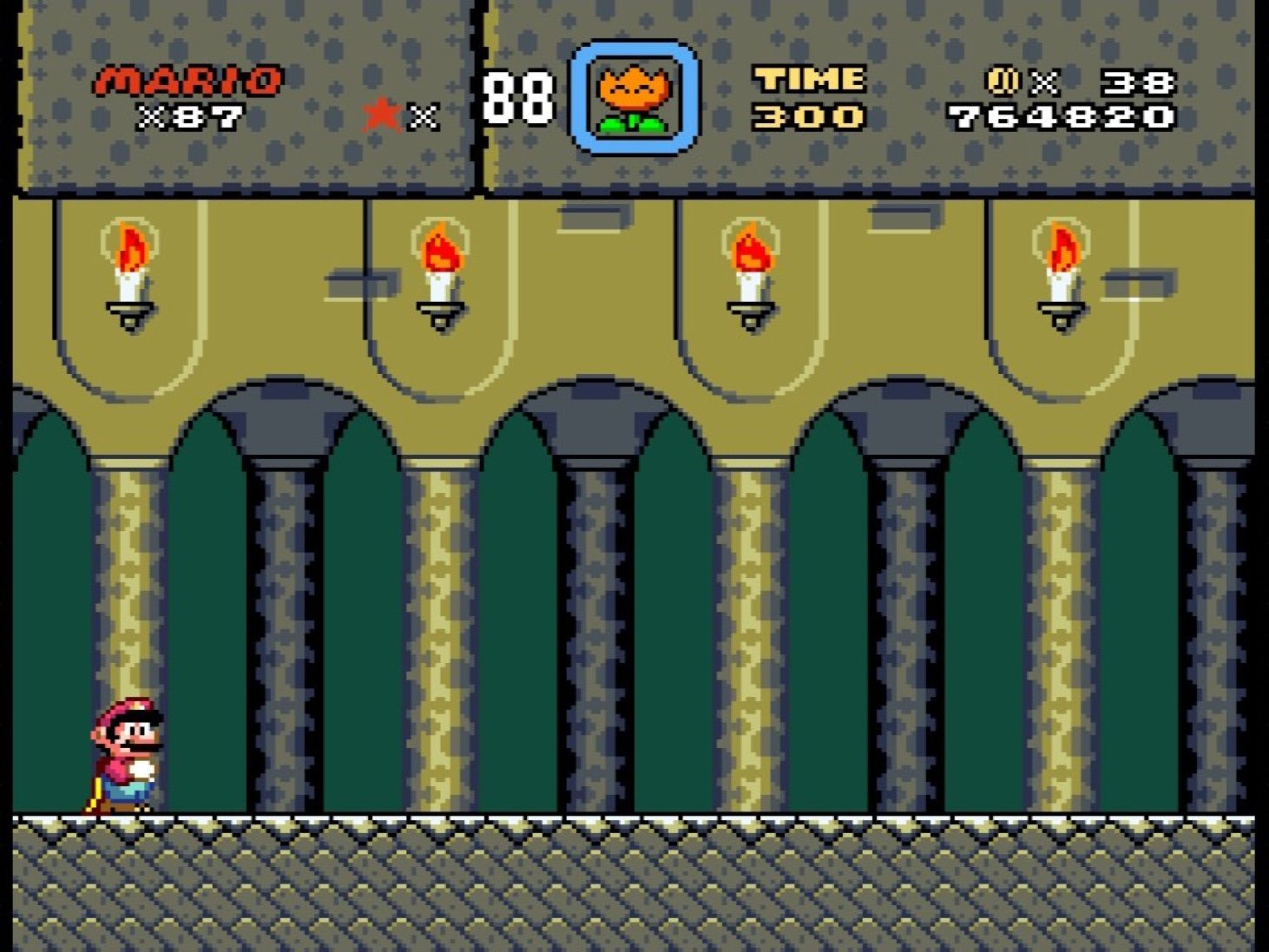Click the Mario sprite near the floor

pos(122,755)
